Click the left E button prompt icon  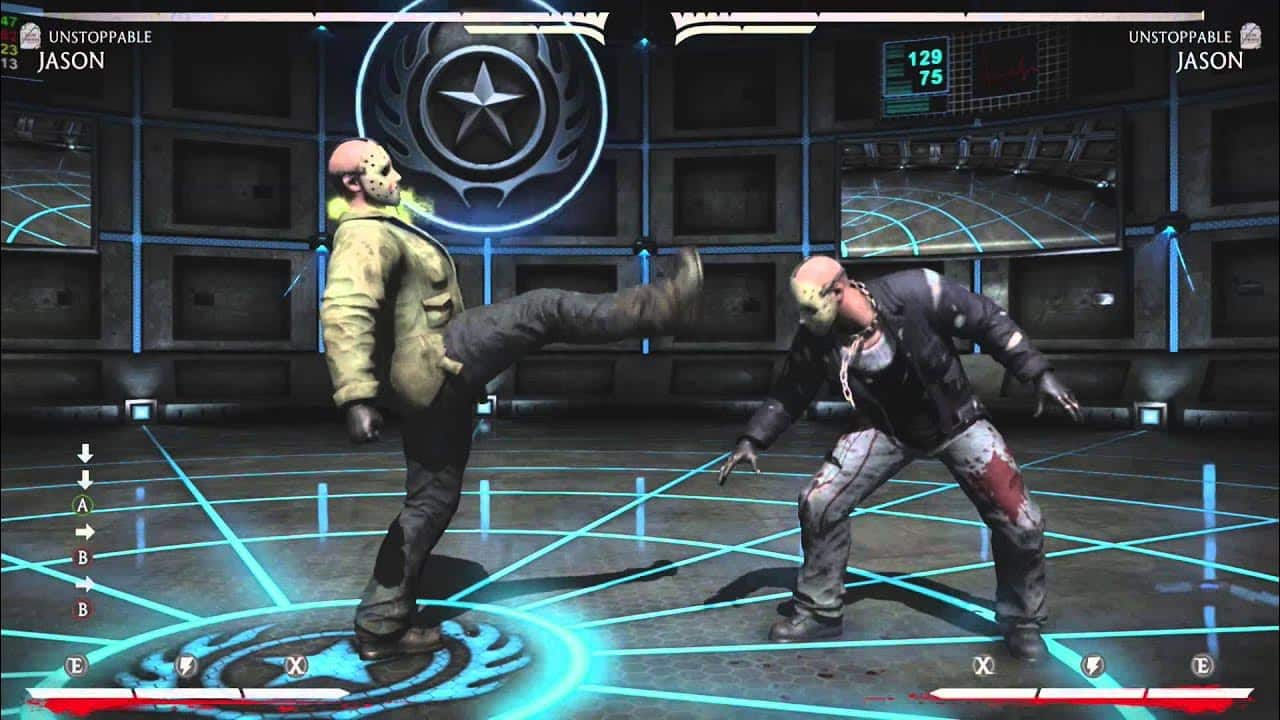click(x=77, y=664)
